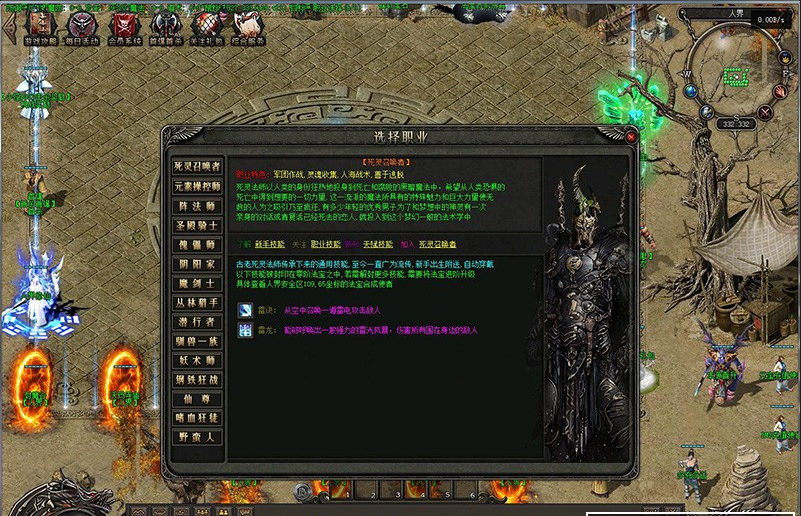This screenshot has width=801, height=516.
Task: Close the 选择职业 class selection window
Action: click(631, 136)
